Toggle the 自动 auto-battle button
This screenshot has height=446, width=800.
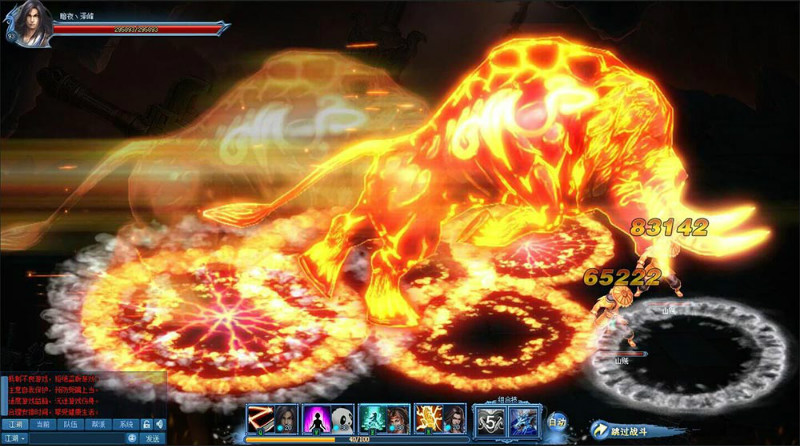(558, 422)
